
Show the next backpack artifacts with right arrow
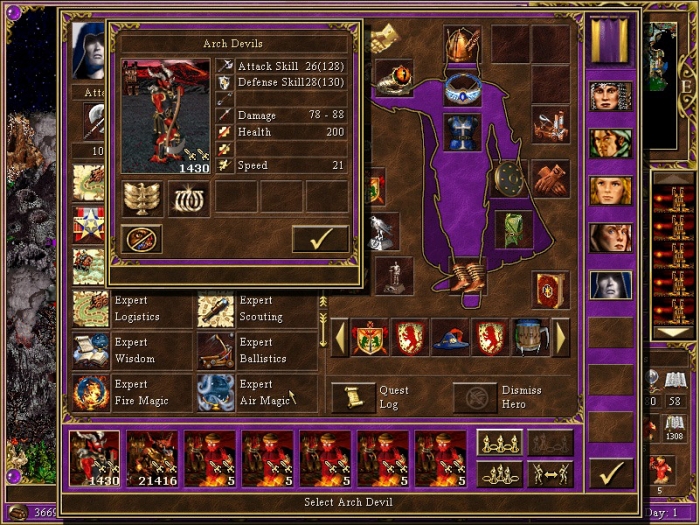[x=560, y=337]
